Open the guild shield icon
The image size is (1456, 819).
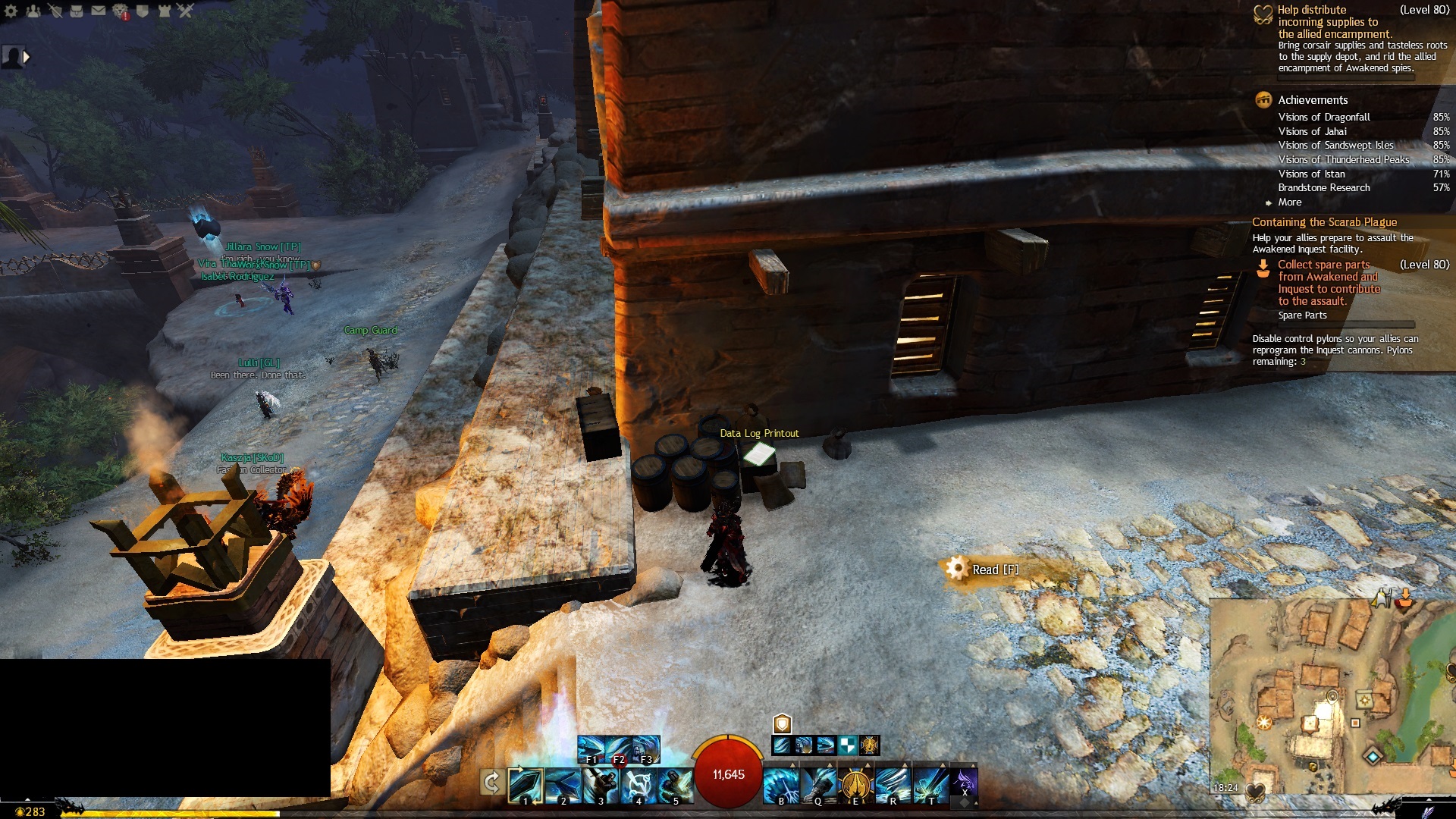[x=142, y=11]
